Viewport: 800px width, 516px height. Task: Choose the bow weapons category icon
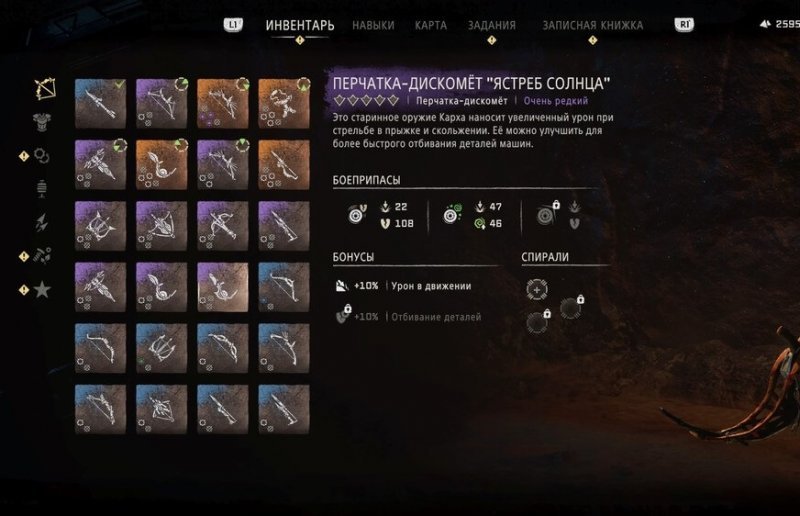(42, 87)
